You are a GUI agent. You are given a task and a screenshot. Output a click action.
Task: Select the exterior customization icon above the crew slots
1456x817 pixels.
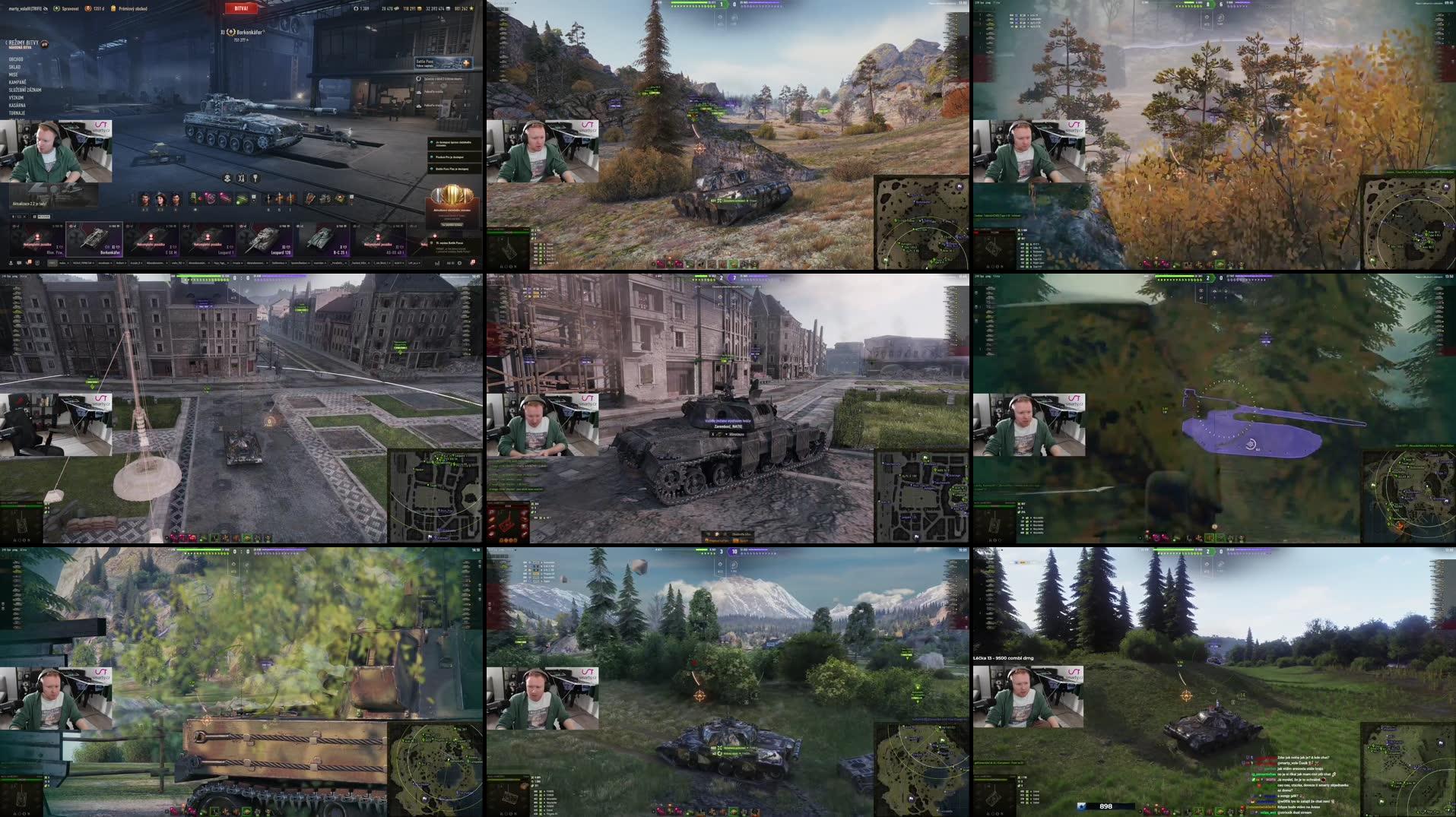pos(227,178)
